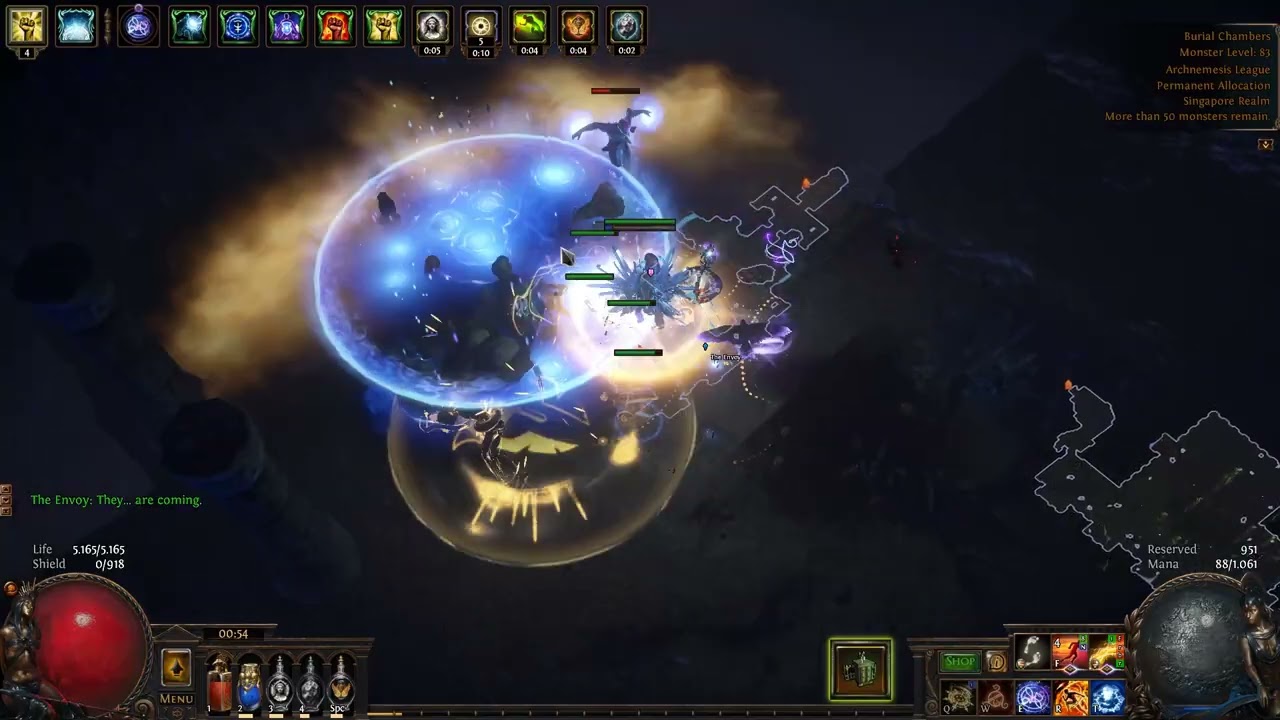Open the green Shop button

(960, 661)
